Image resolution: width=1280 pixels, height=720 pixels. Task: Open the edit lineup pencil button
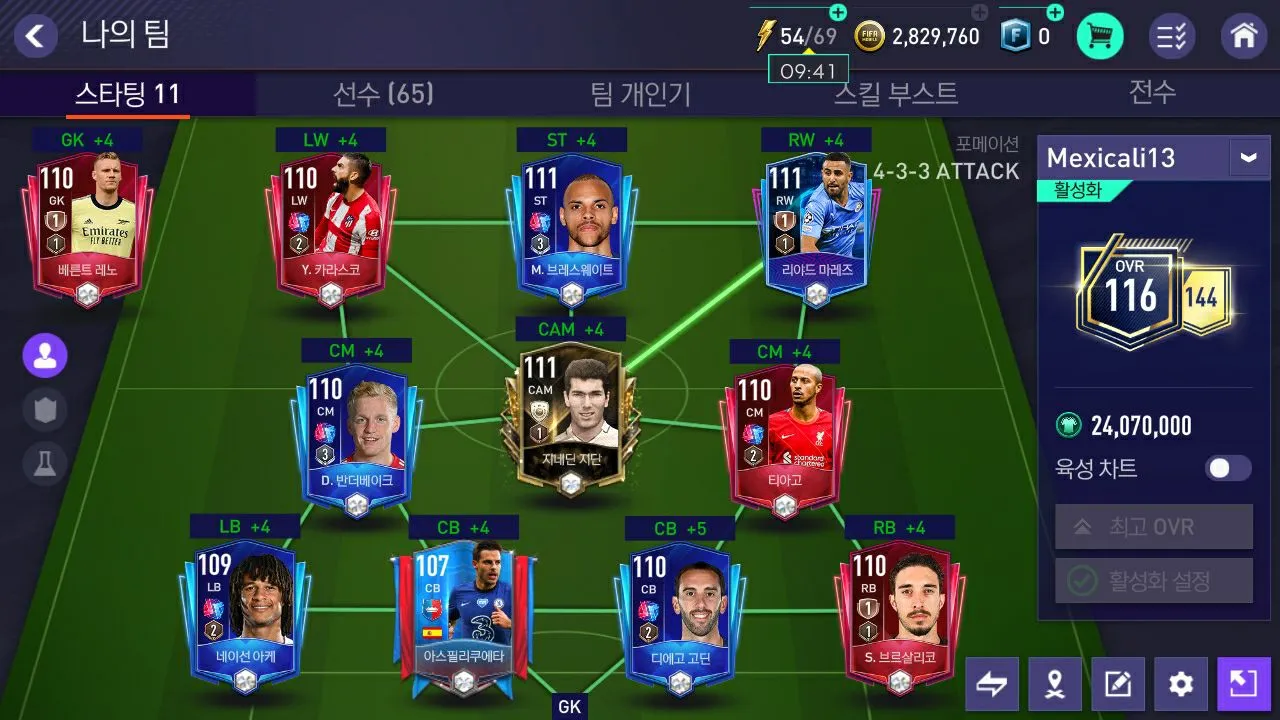(1117, 684)
